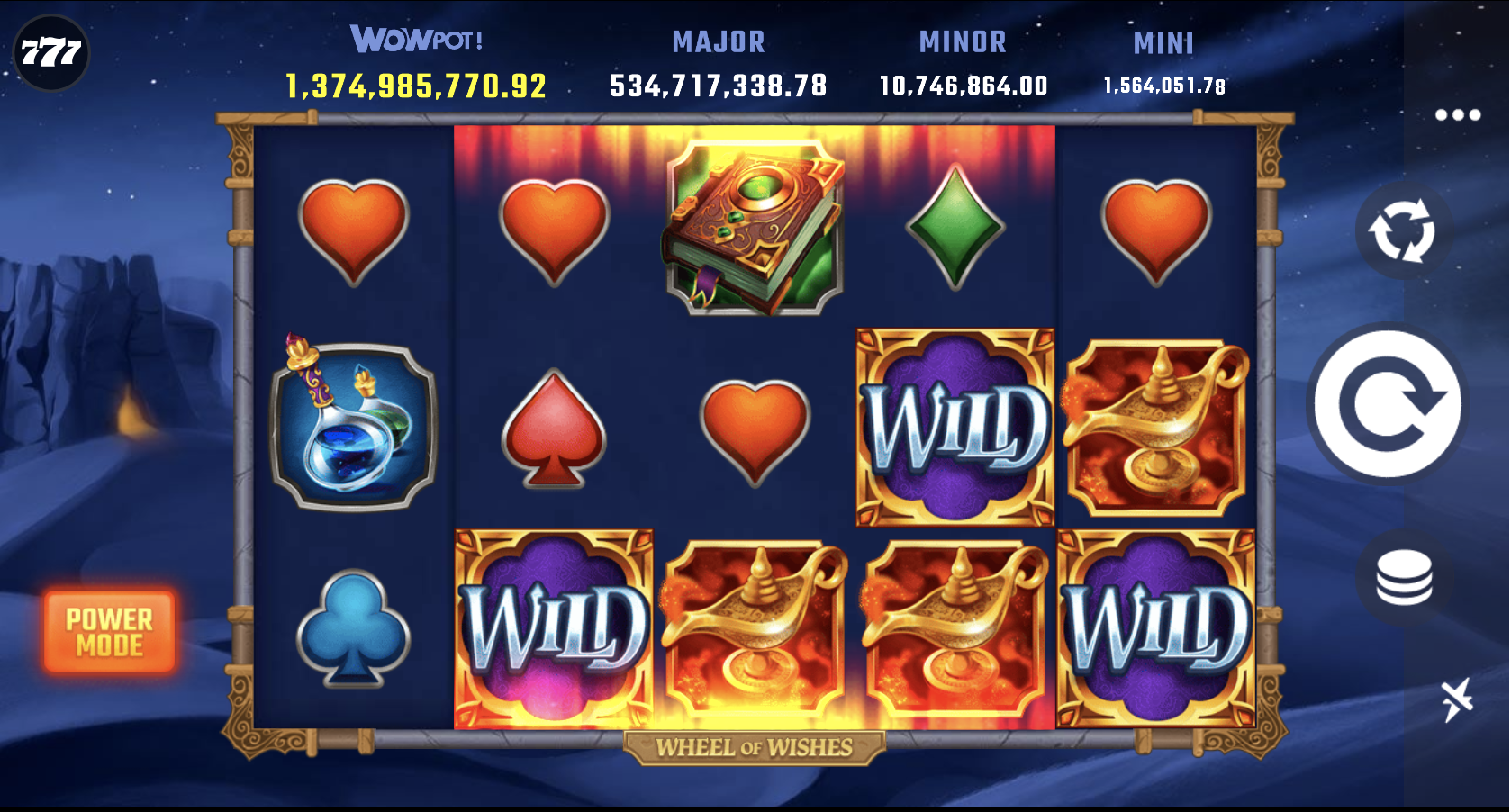Open the coin stack bet settings
The image size is (1511, 812).
point(1405,576)
